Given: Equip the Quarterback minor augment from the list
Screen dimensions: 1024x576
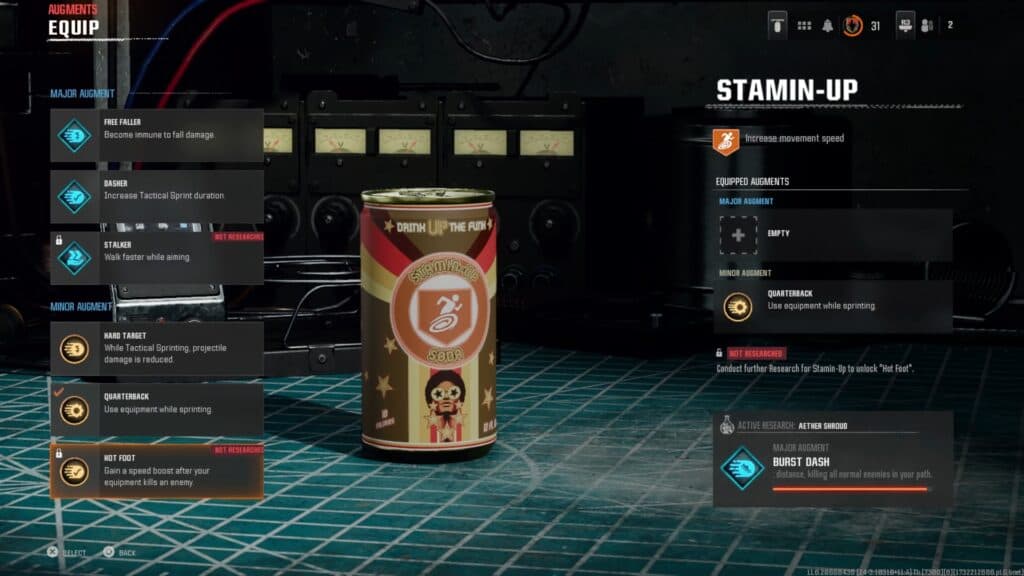Looking at the screenshot, I should coord(157,409).
